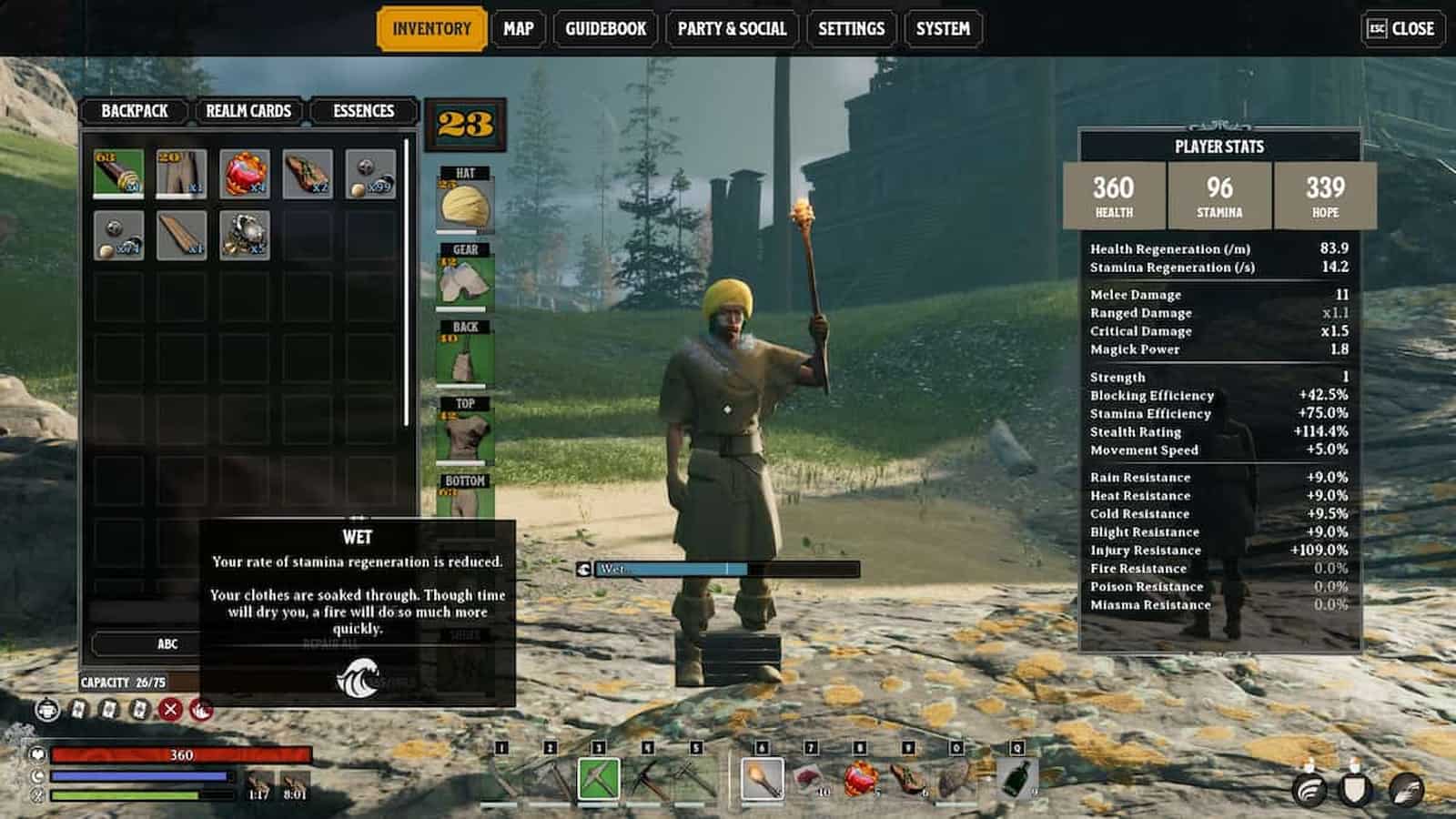
Task: Select the green pickaxe in hotbar slot 3
Action: pos(602,780)
